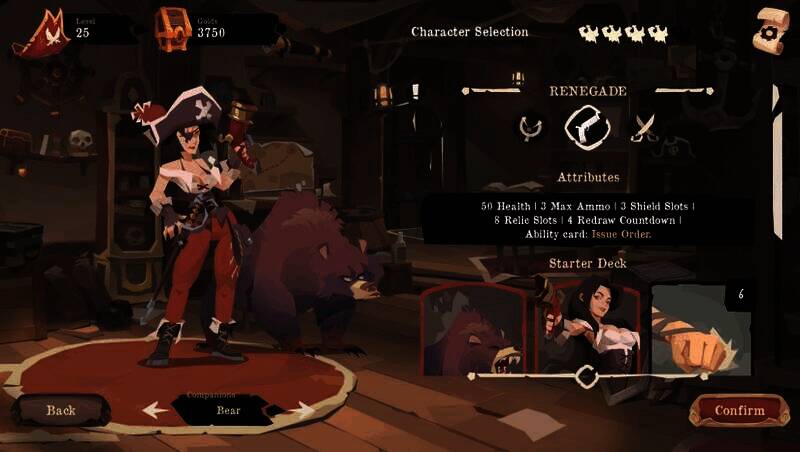Select the slingshot class icon
This screenshot has height=452, width=800.
(x=530, y=127)
